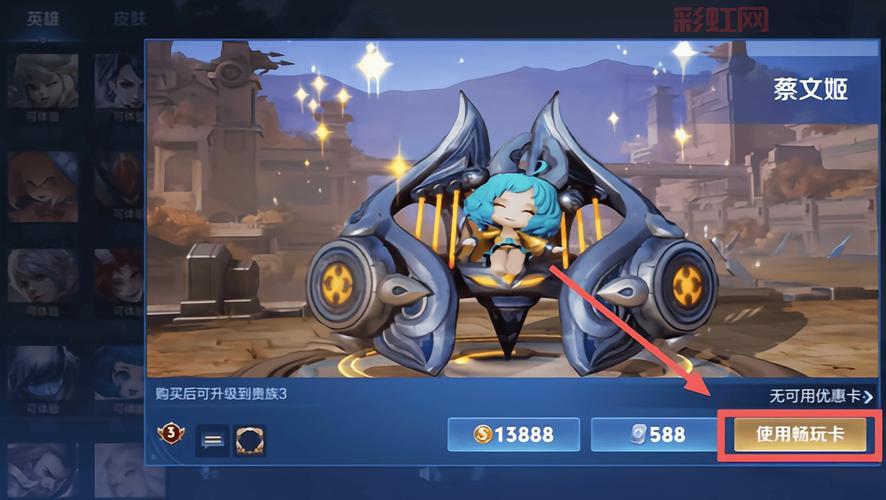
Task: Click the 使用畅玩卡 button
Action: point(800,434)
